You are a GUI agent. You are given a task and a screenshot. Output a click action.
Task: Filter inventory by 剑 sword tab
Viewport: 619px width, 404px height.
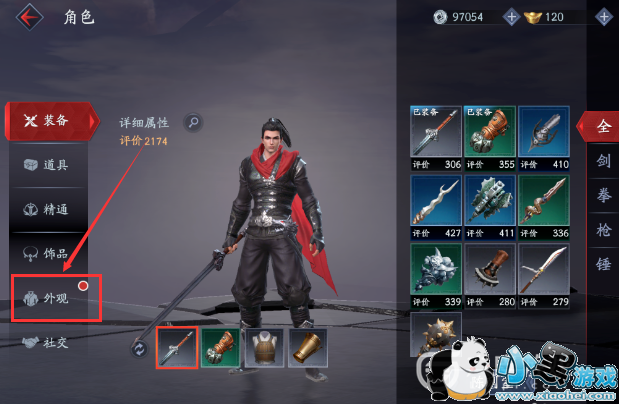point(603,160)
